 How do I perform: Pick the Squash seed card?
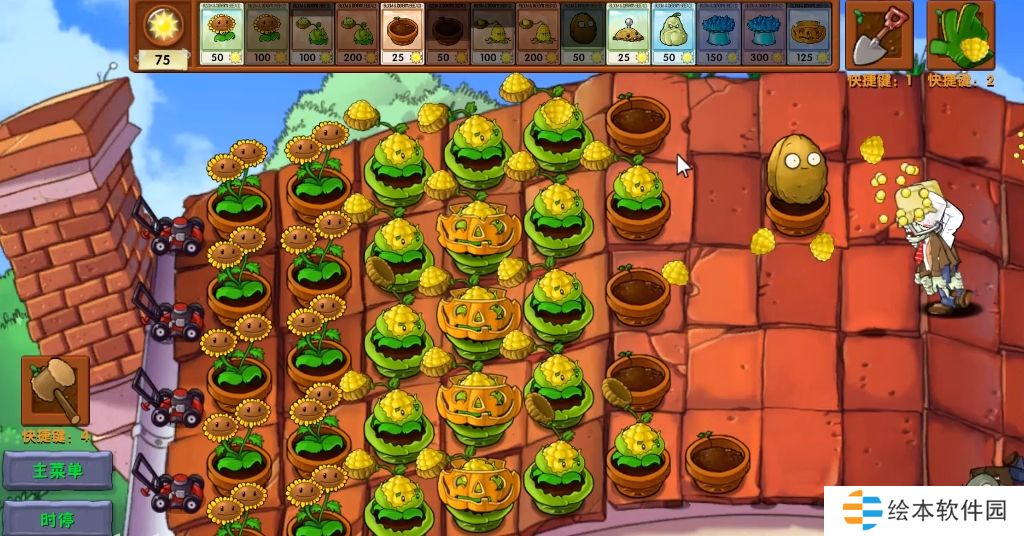(673, 34)
